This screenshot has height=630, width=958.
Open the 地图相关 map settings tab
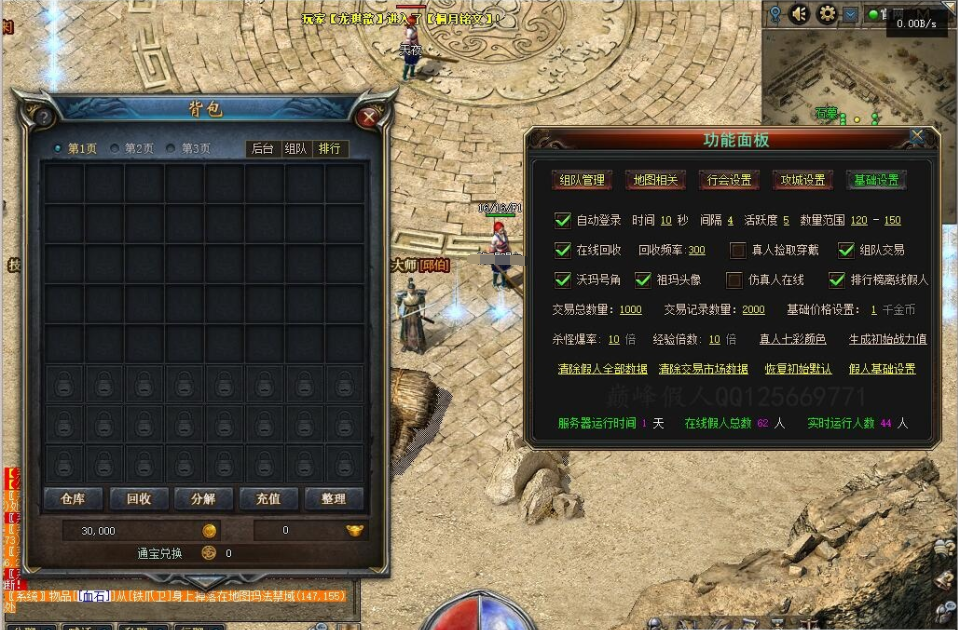[655, 181]
